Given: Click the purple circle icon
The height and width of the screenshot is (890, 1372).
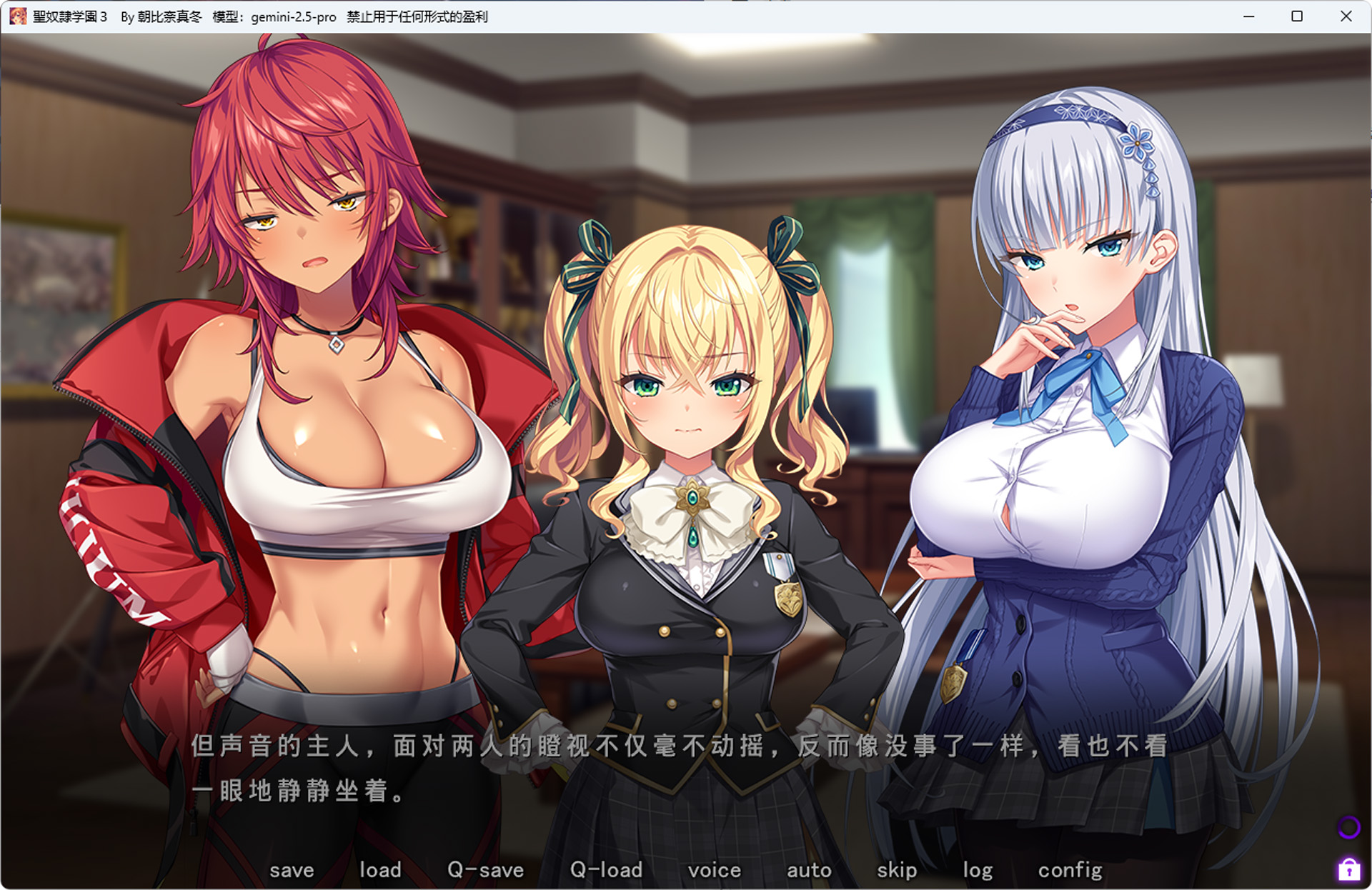Looking at the screenshot, I should (x=1348, y=827).
